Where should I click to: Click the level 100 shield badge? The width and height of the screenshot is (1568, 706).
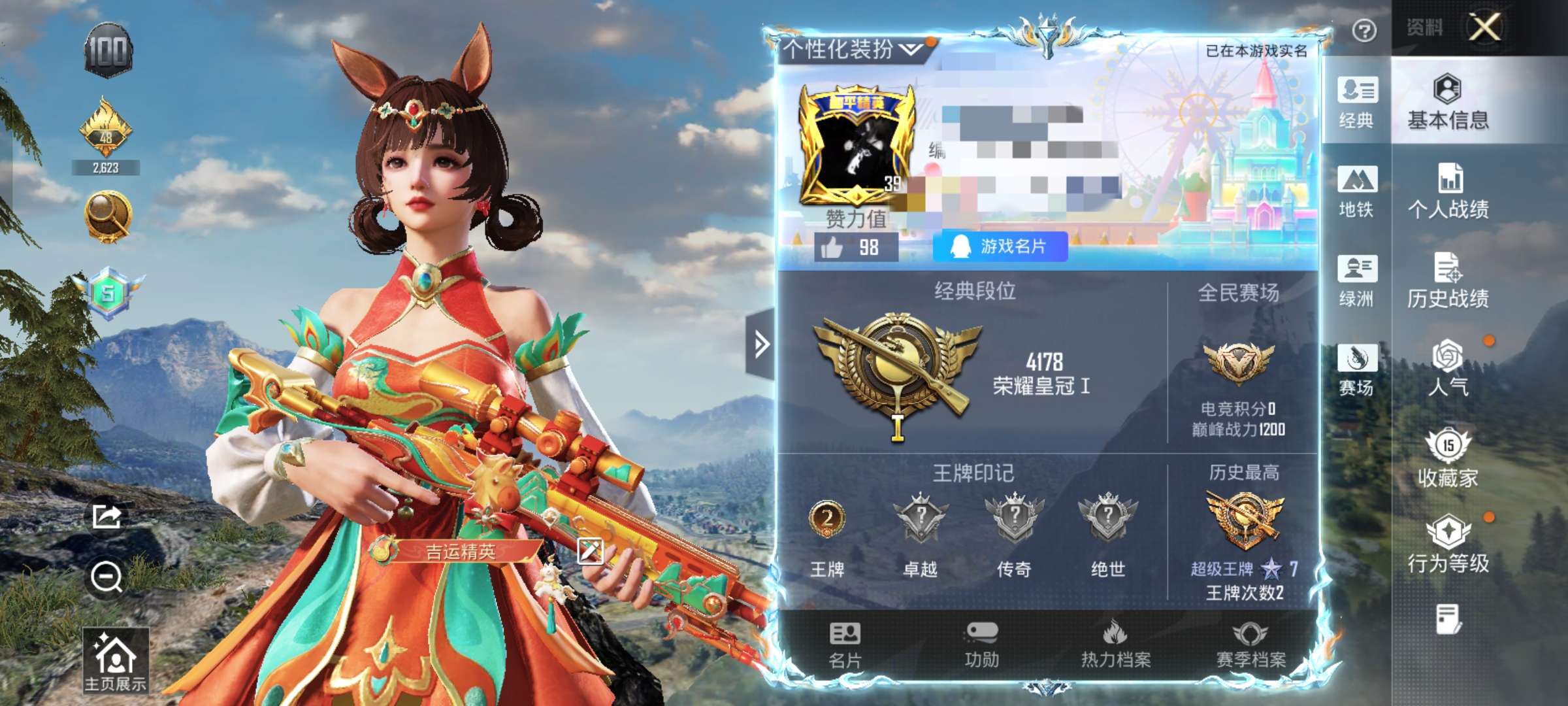tap(111, 49)
